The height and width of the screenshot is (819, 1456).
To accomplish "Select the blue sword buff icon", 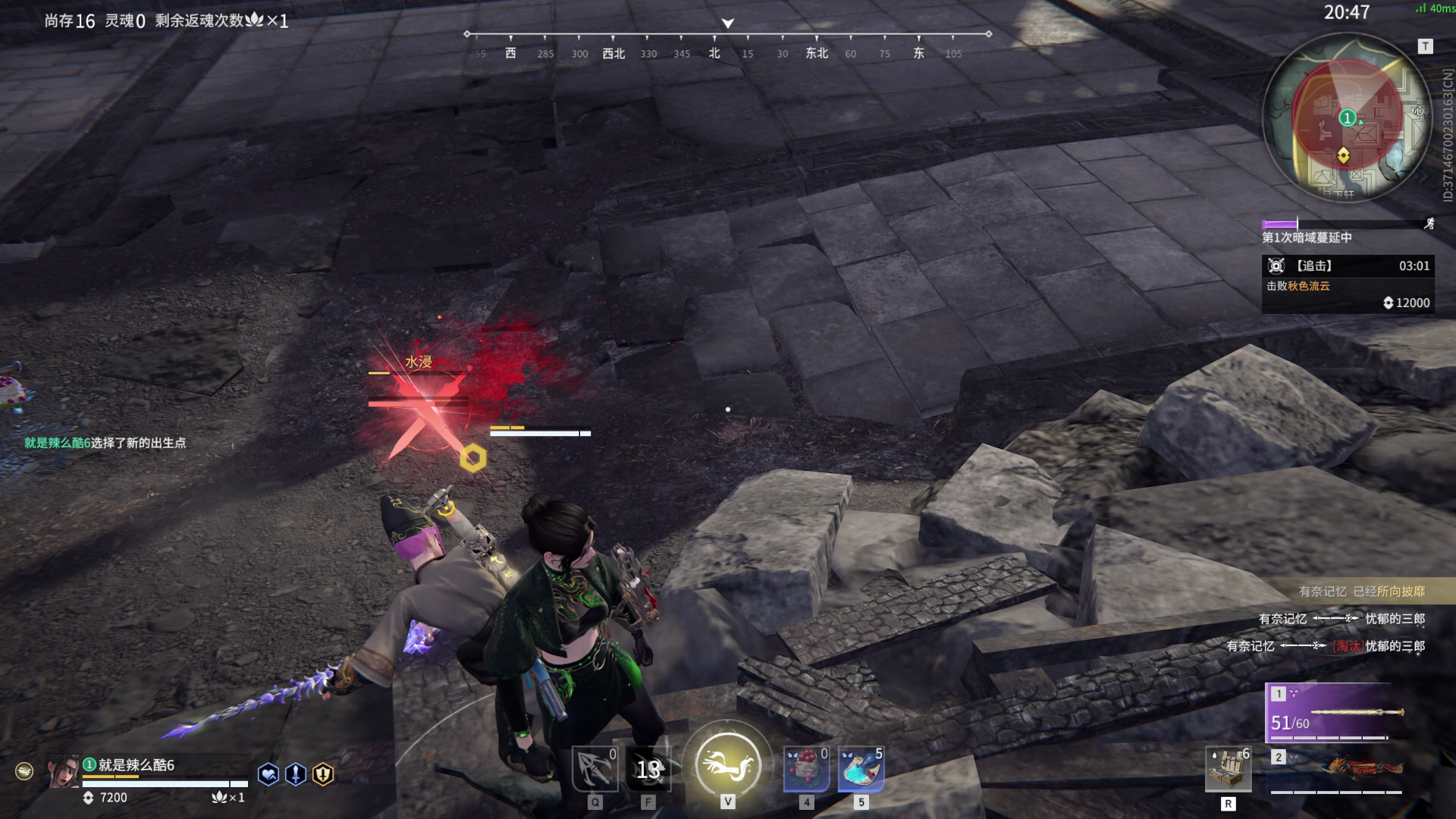I will (x=296, y=774).
